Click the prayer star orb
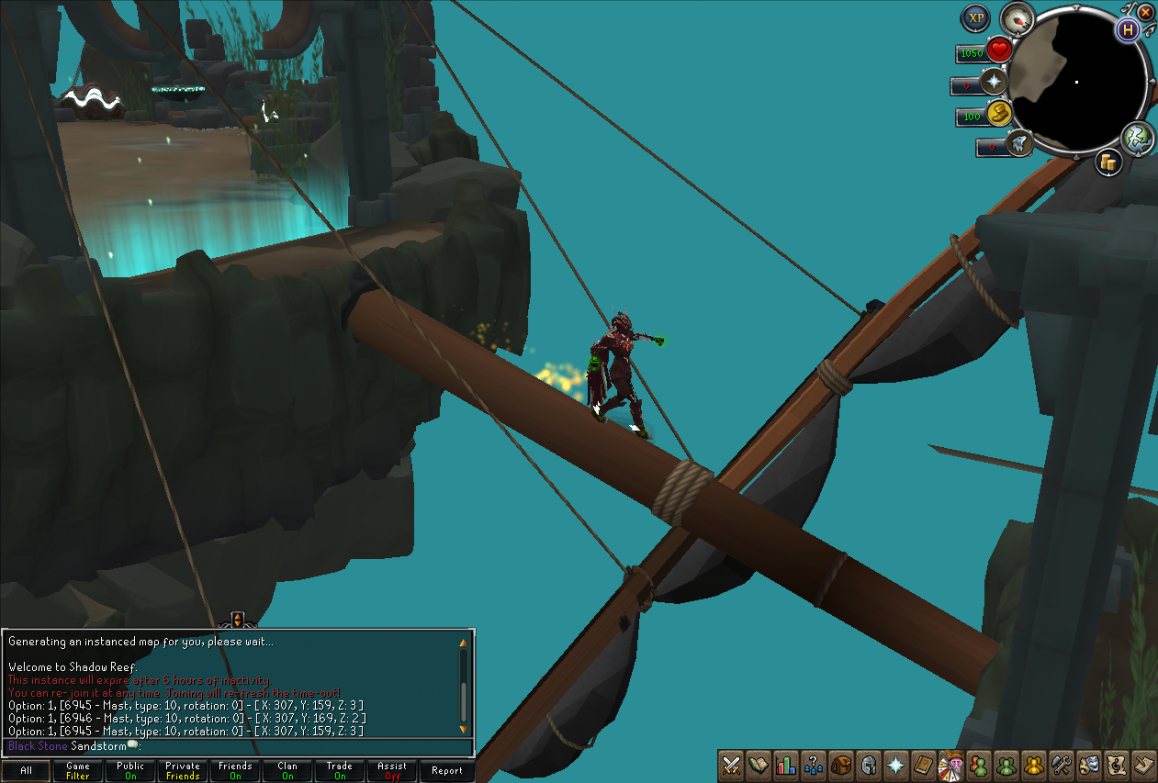Image resolution: width=1158 pixels, height=783 pixels. [993, 82]
